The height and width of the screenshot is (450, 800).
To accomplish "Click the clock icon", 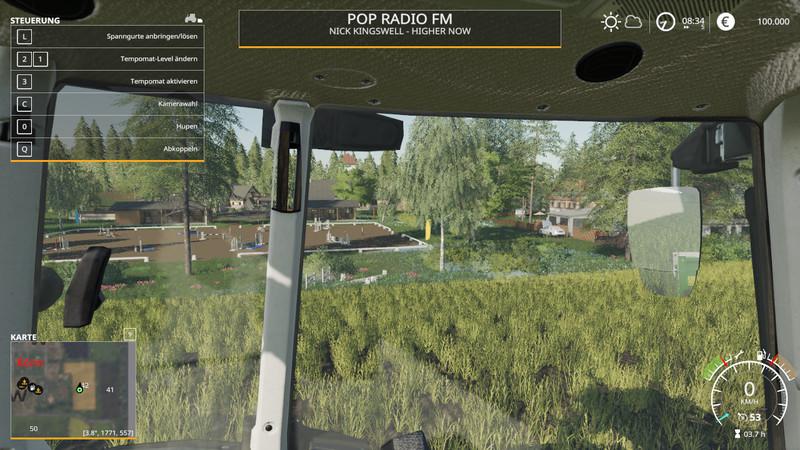I will coord(665,21).
